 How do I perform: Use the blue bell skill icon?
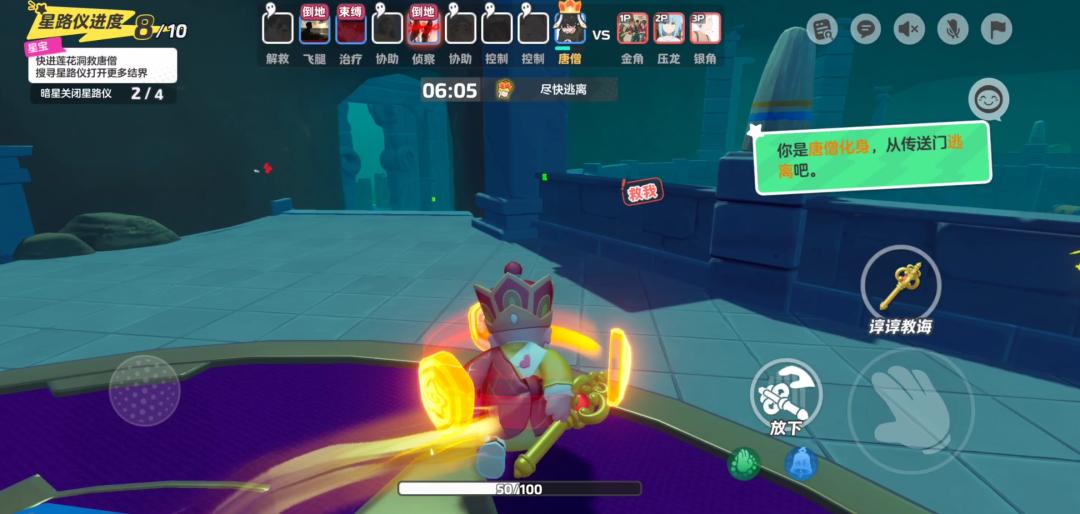[x=800, y=462]
